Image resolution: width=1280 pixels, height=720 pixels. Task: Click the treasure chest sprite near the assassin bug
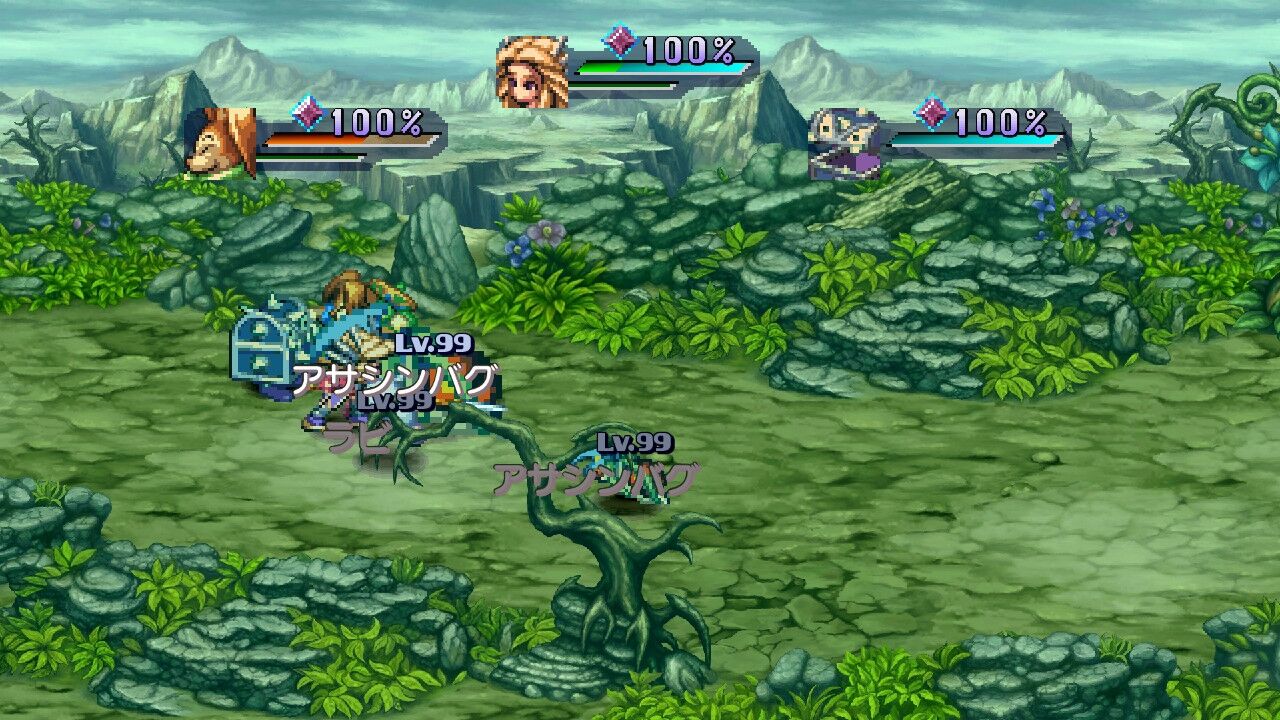click(262, 346)
